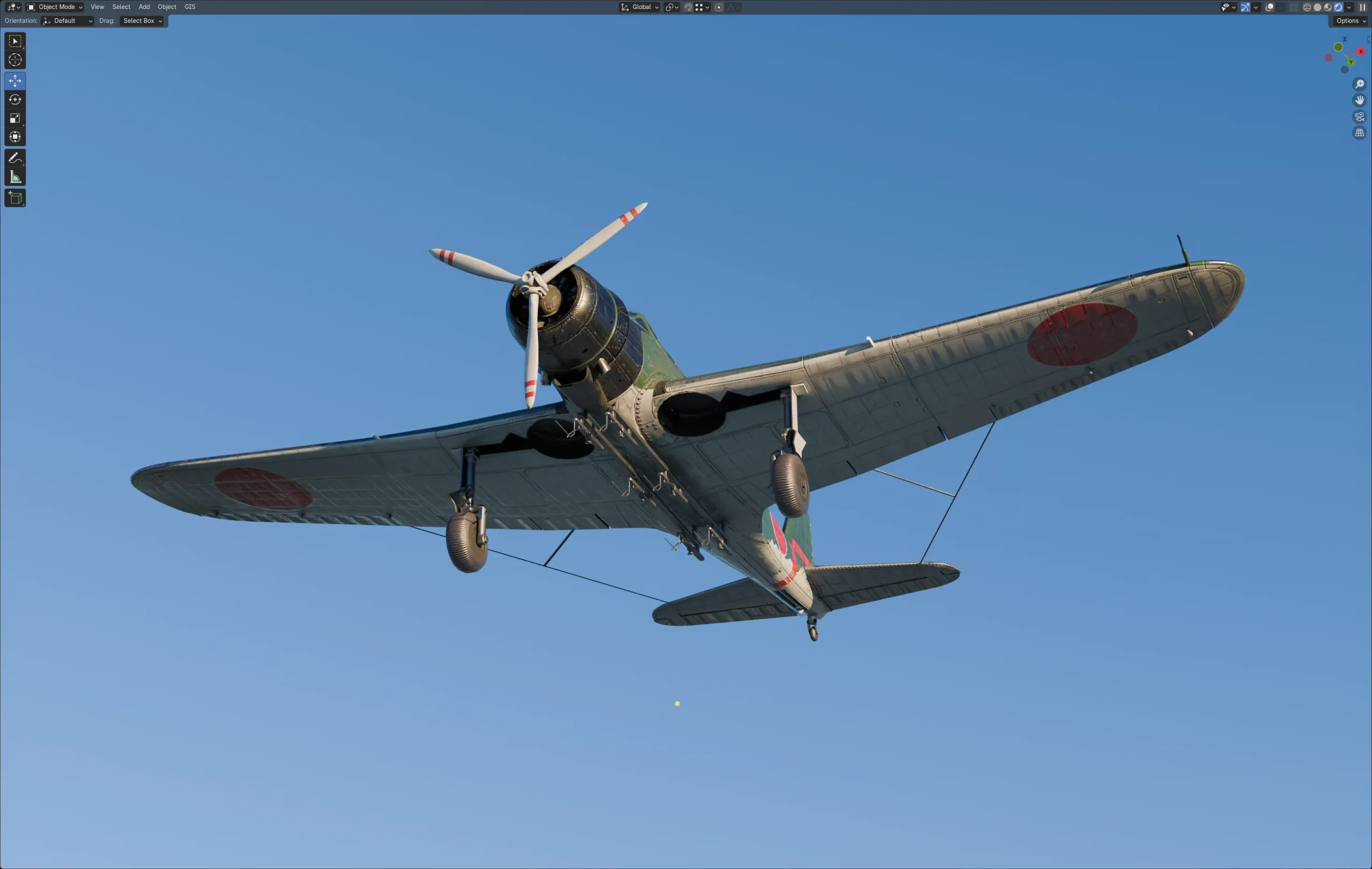Toggle material preview shading sphere
The height and width of the screenshot is (869, 1372).
(x=1328, y=8)
